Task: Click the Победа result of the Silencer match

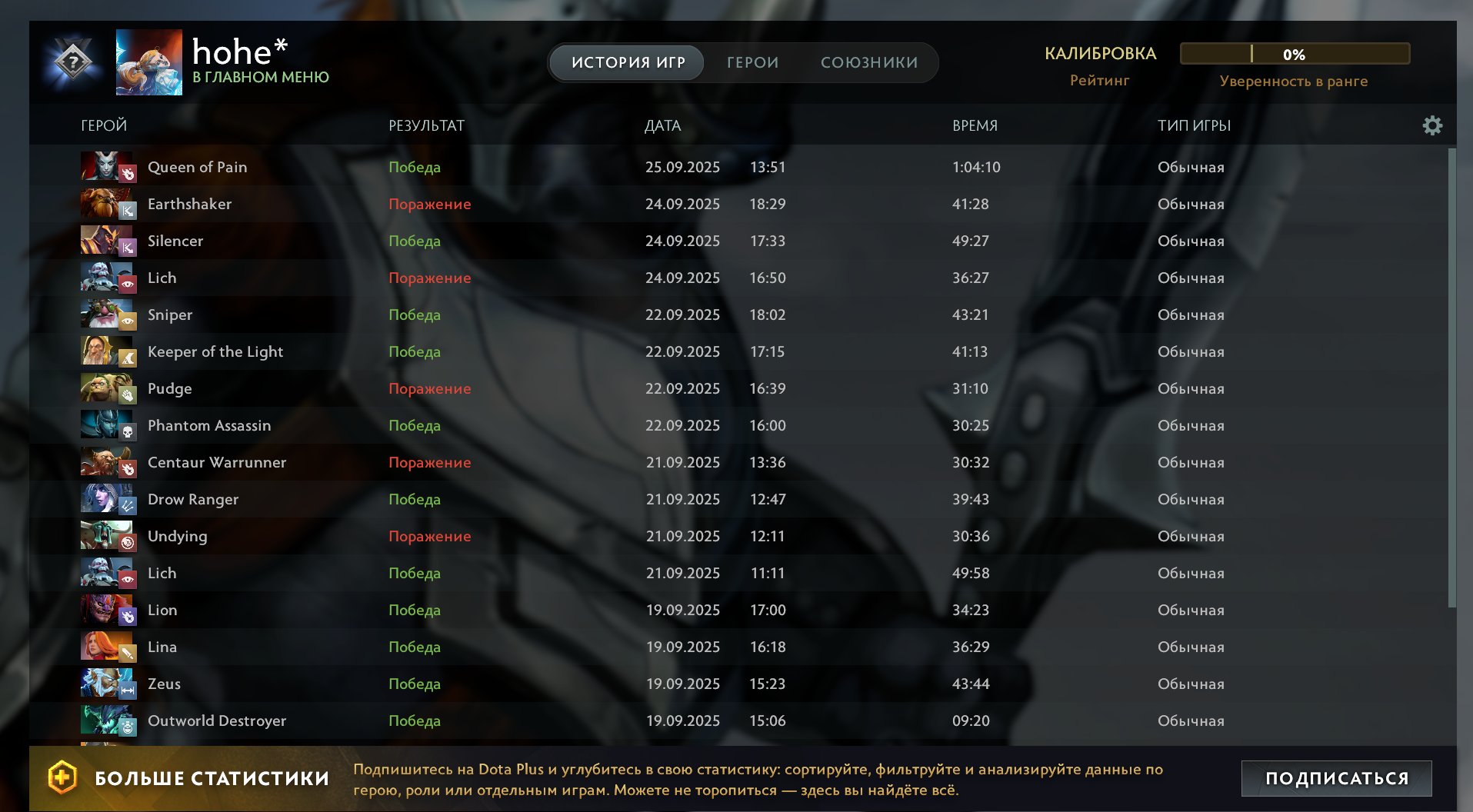Action: coord(415,241)
